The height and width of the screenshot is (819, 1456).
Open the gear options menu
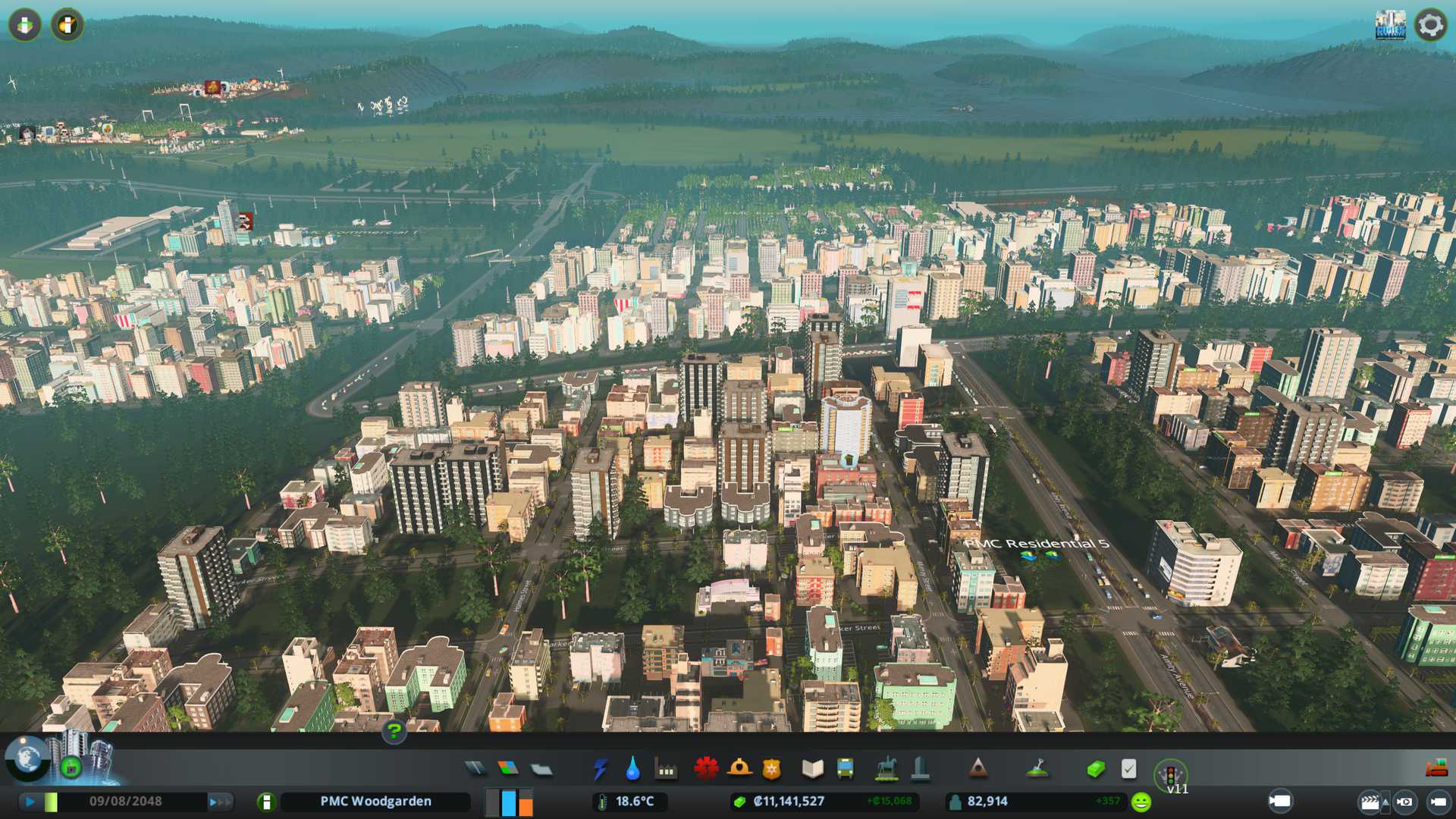(1430, 25)
